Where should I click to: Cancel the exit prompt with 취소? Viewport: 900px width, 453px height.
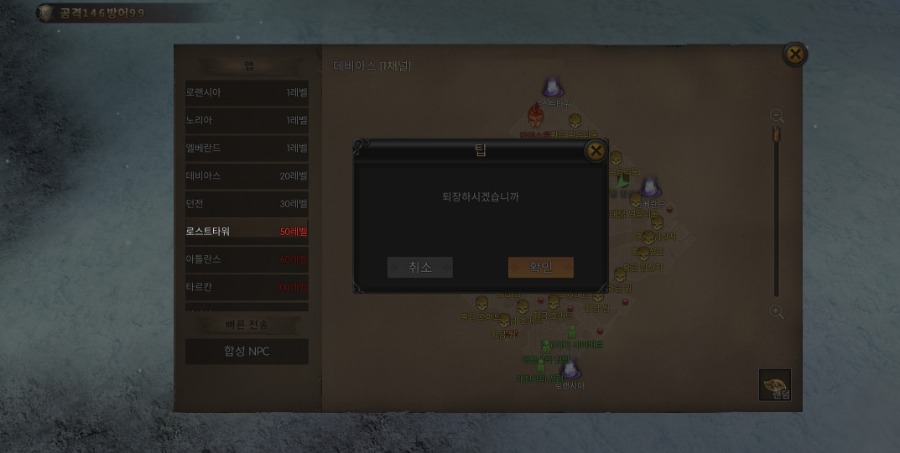pyautogui.click(x=420, y=267)
